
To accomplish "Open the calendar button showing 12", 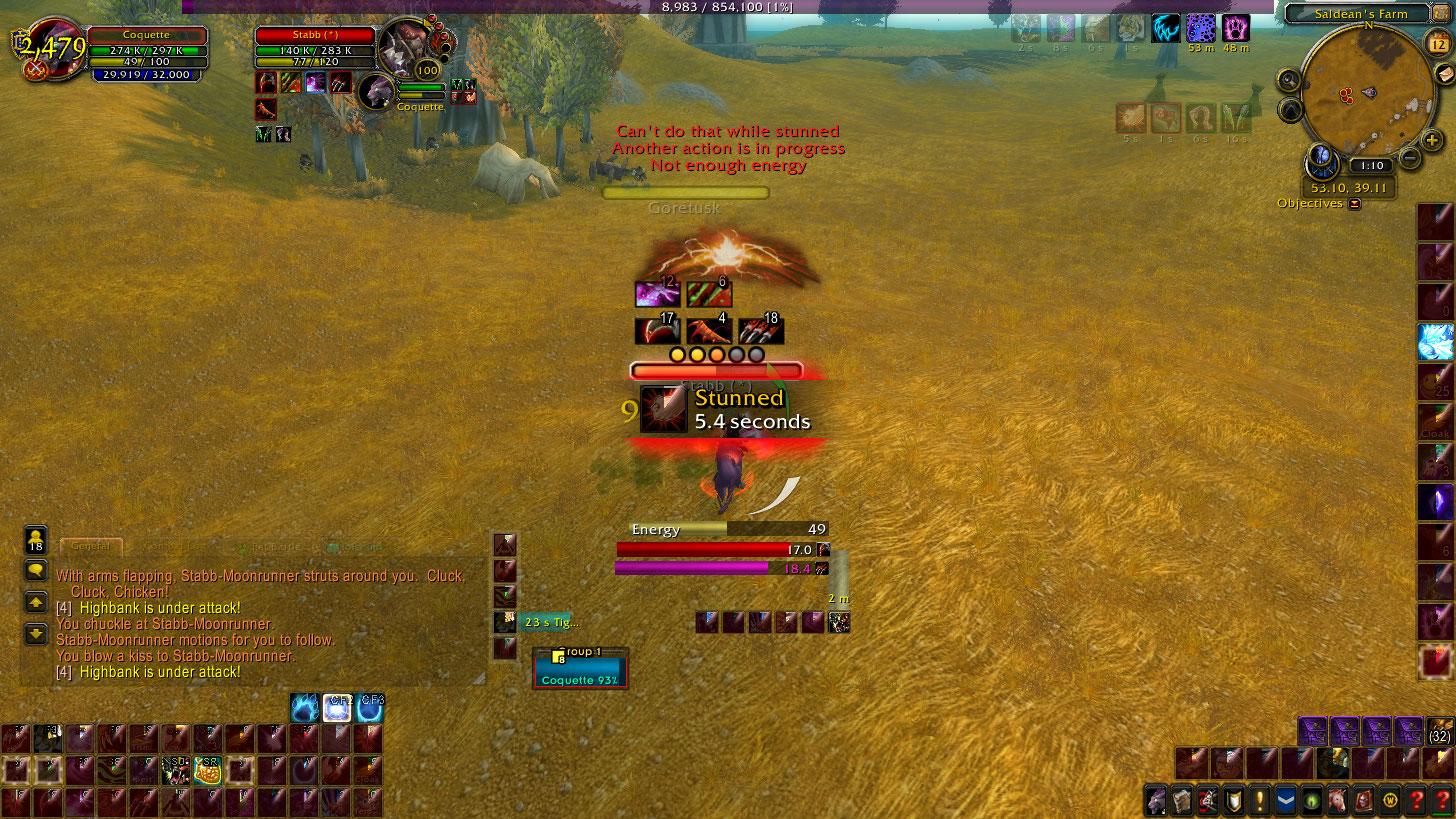I will click(1437, 43).
